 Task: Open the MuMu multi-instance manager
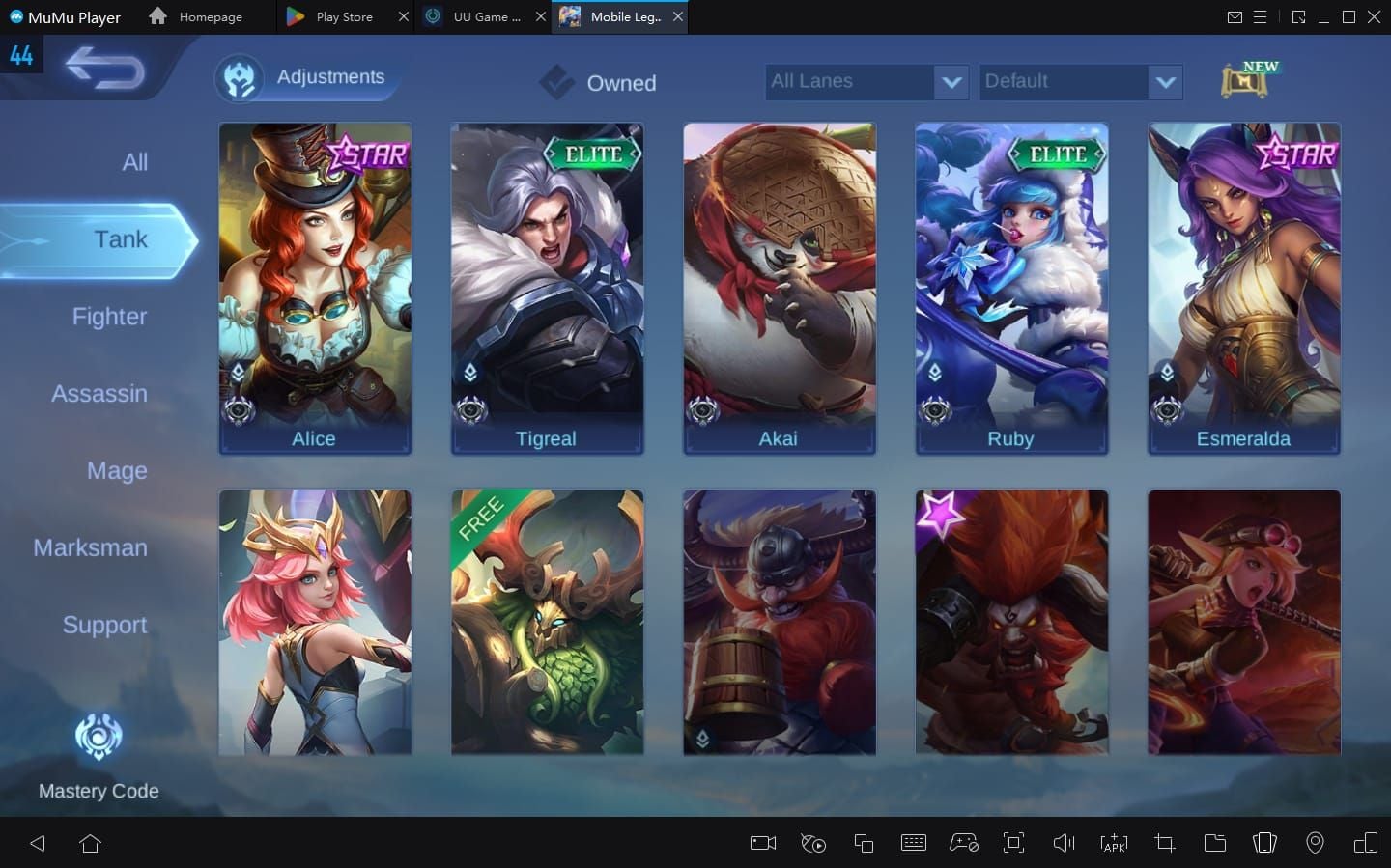864,843
